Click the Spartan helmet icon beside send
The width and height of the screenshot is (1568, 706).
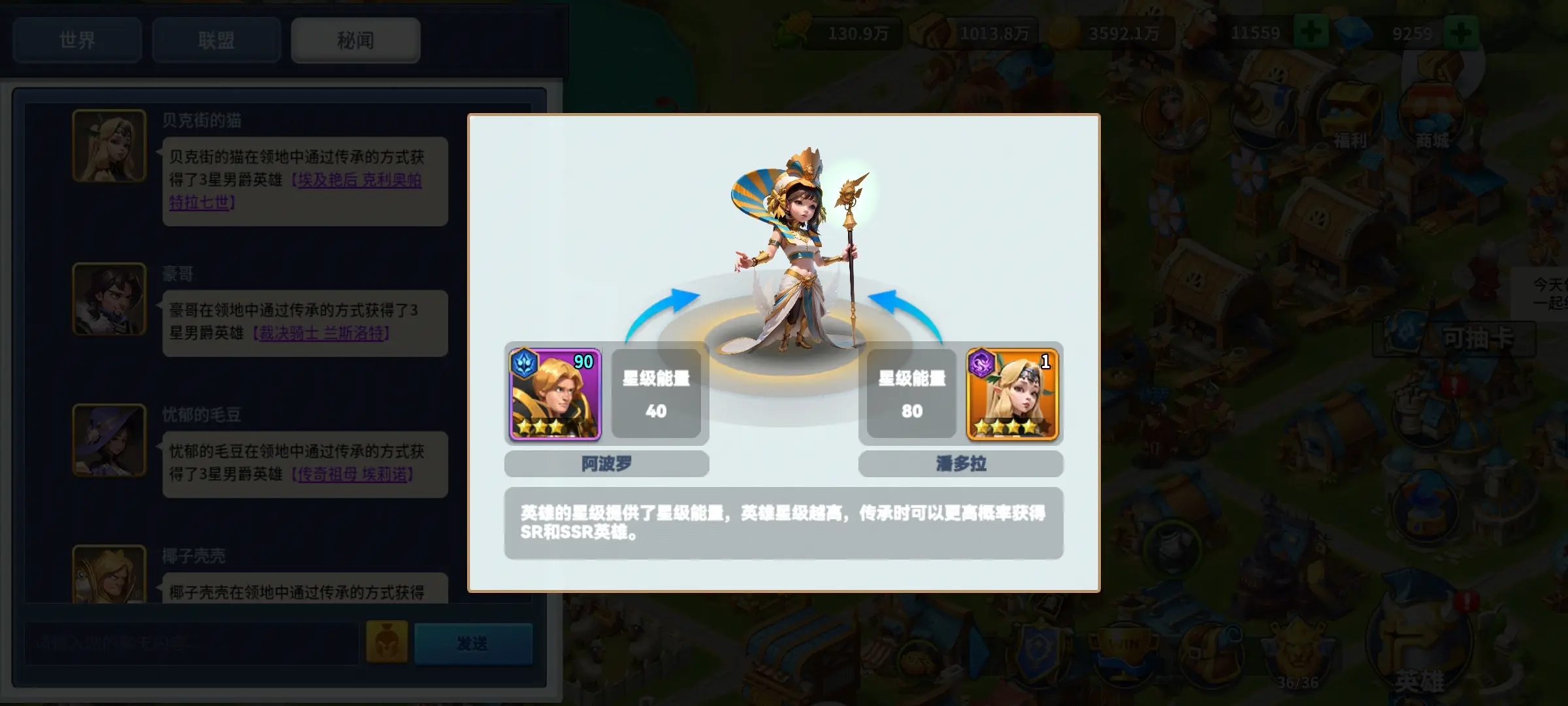coord(387,643)
